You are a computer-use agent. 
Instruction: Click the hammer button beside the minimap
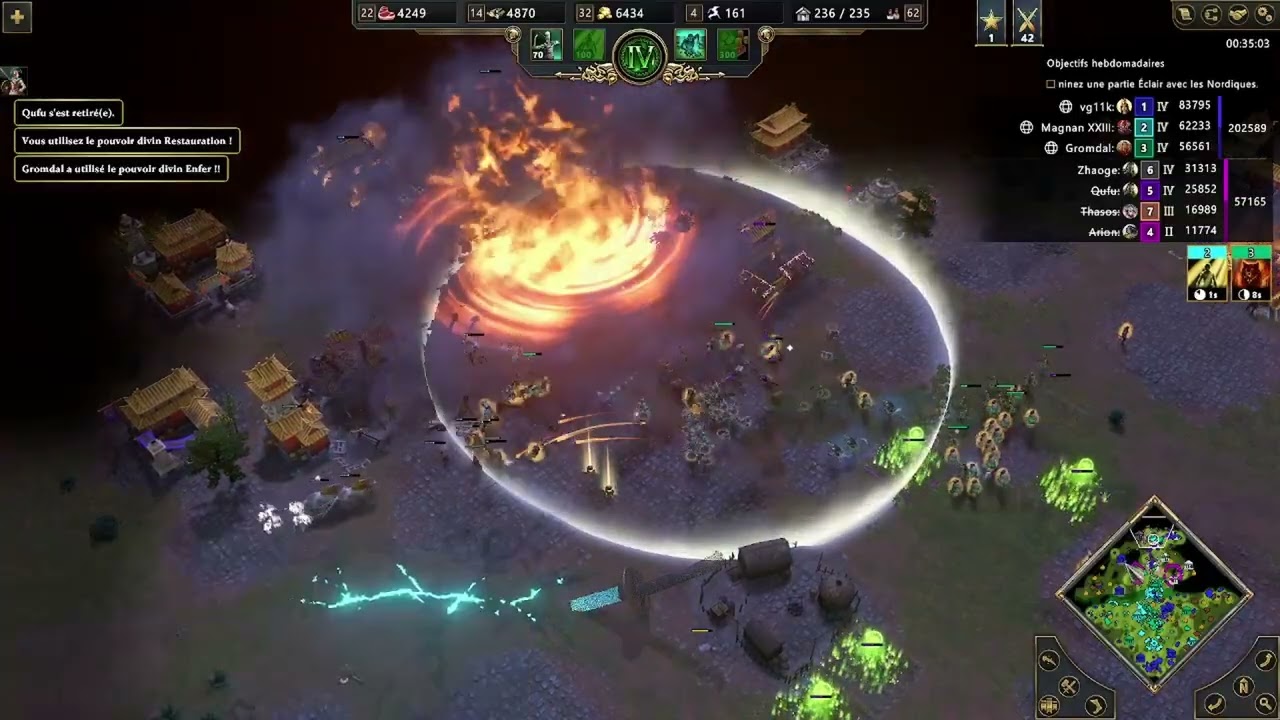tap(1068, 686)
